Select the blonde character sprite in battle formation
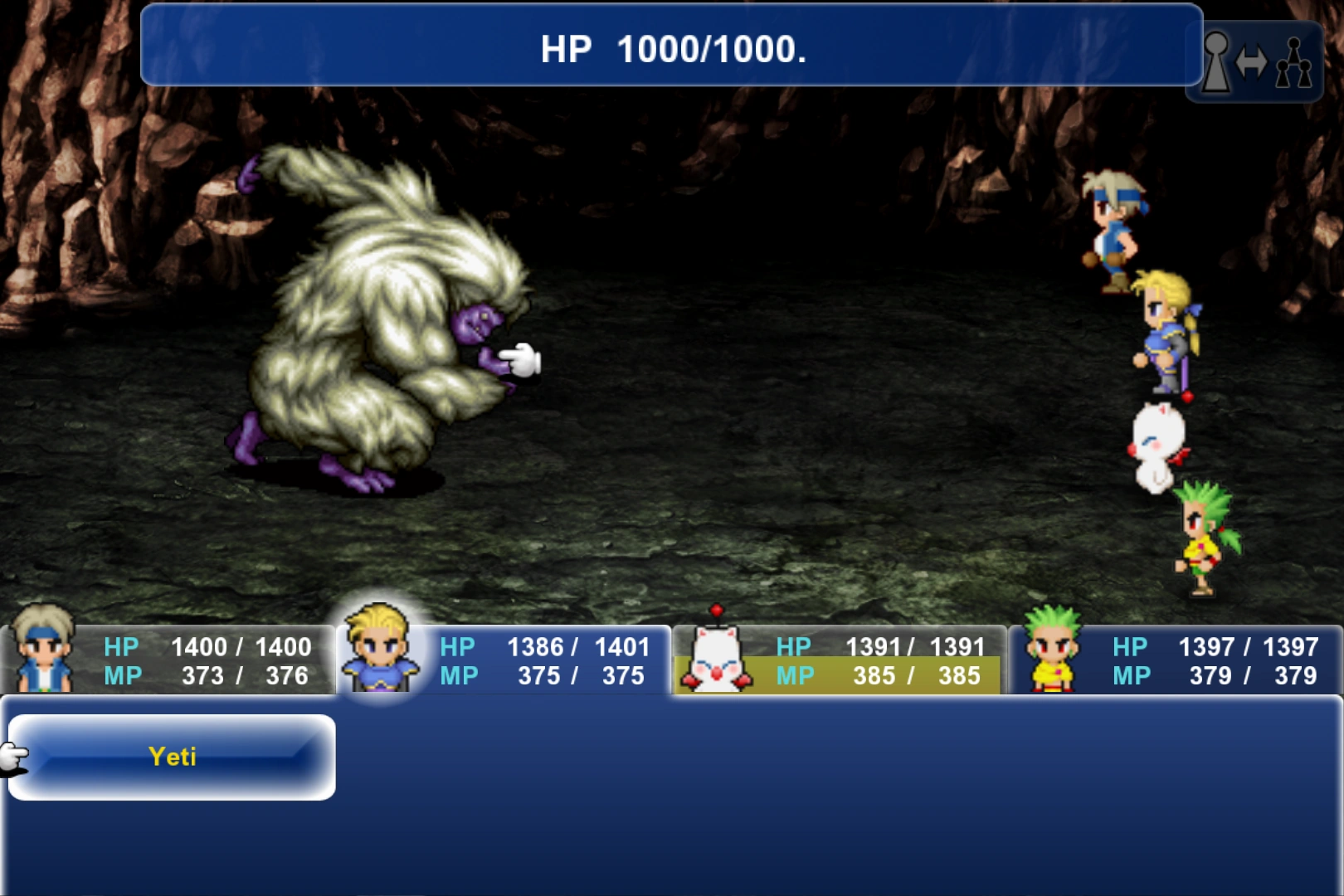Screen dimensions: 1344x896 pos(1161,332)
